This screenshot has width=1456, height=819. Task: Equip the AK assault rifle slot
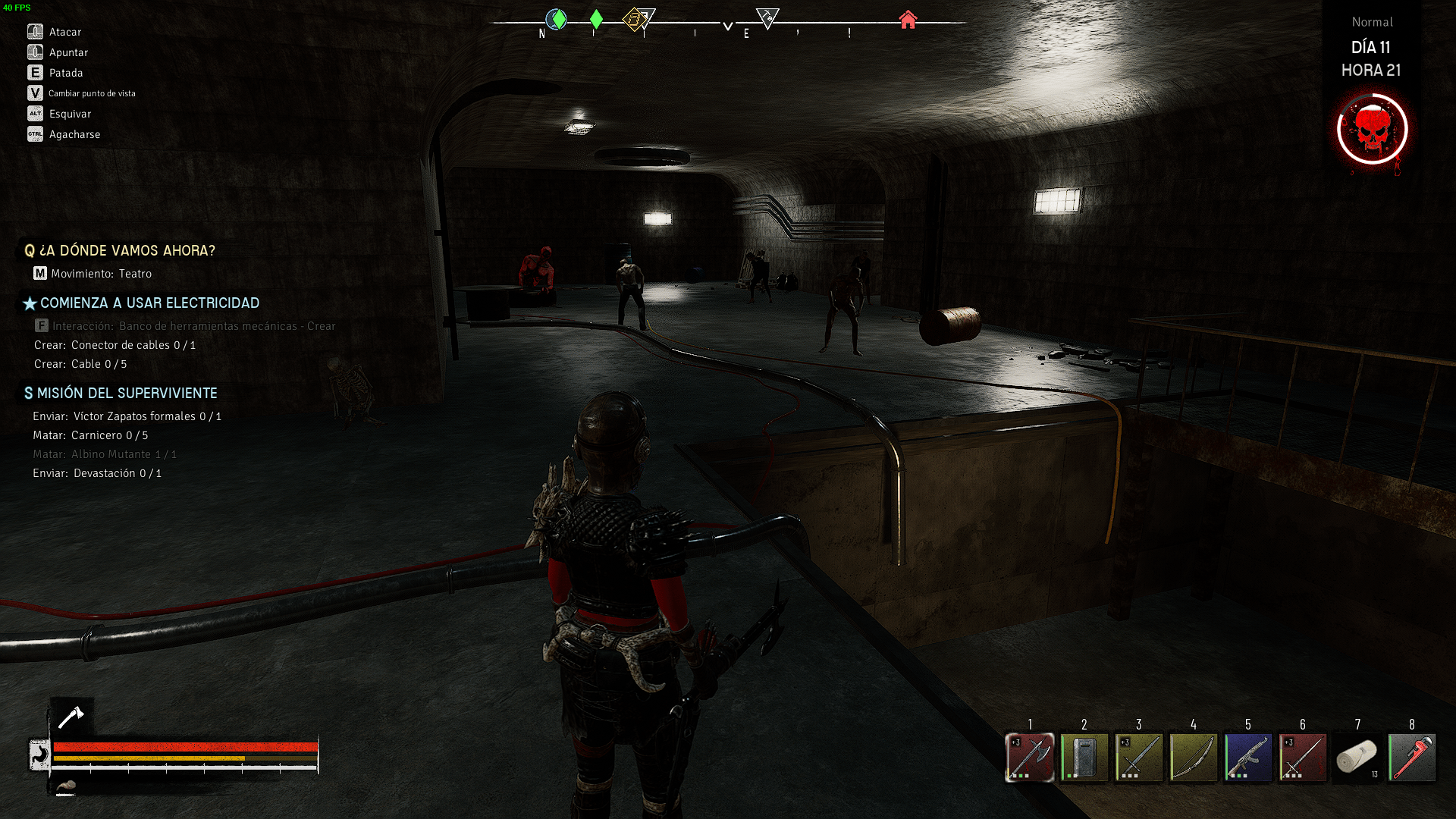[x=1248, y=757]
